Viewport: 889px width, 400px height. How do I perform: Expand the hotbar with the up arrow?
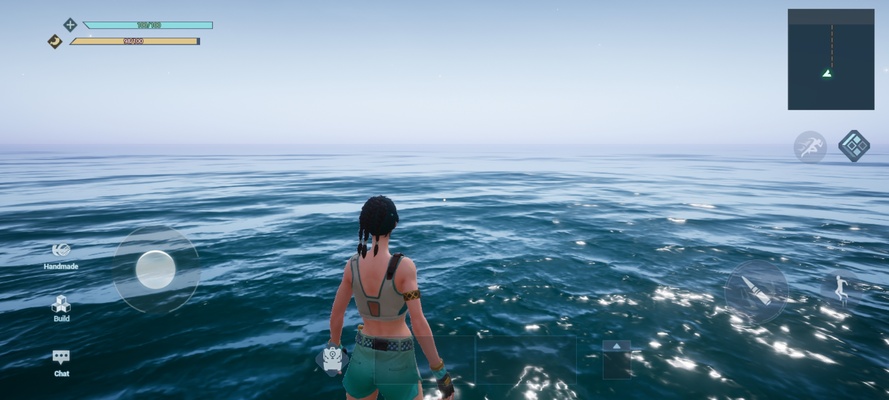616,346
